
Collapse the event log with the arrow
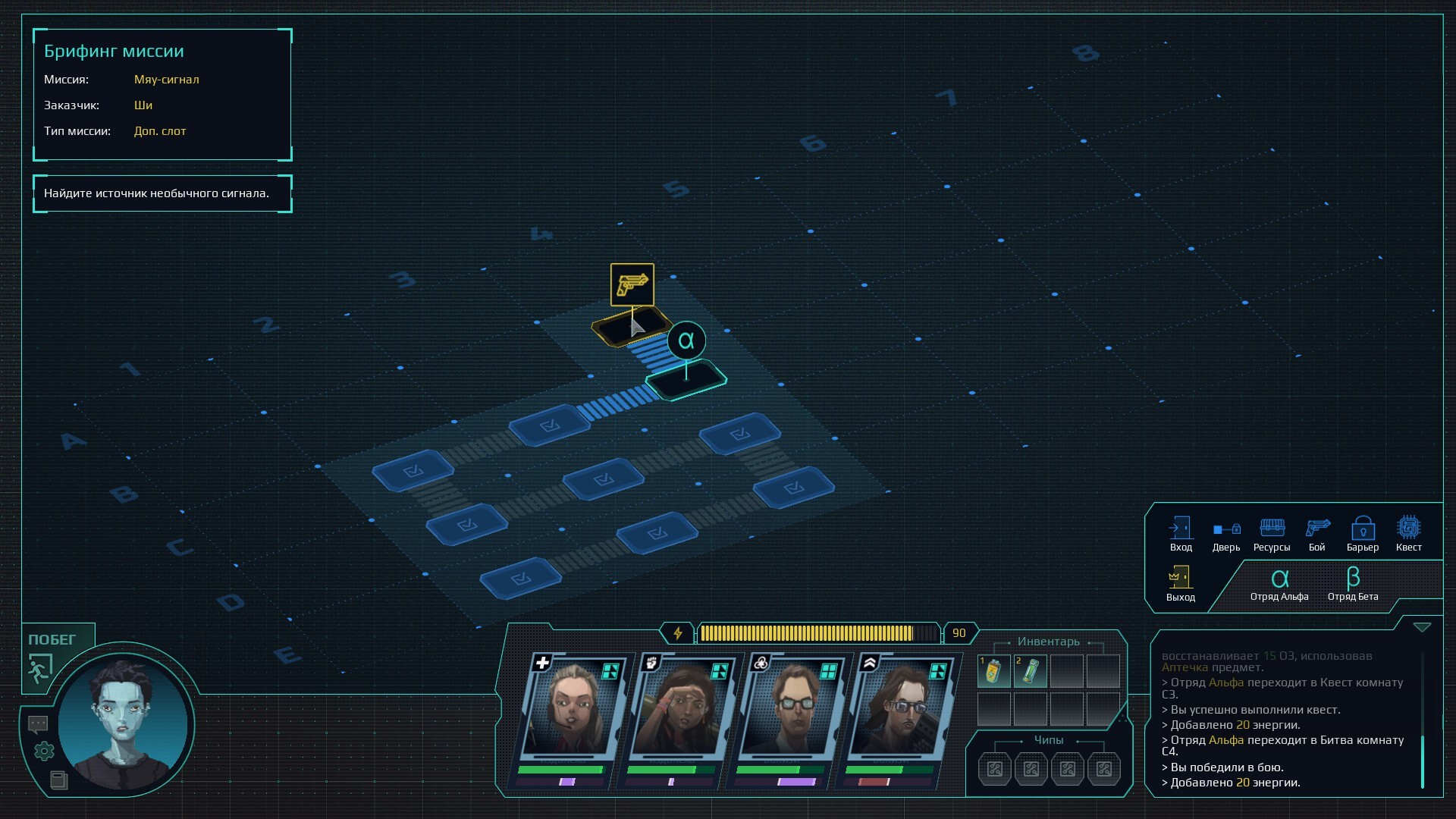1422,628
